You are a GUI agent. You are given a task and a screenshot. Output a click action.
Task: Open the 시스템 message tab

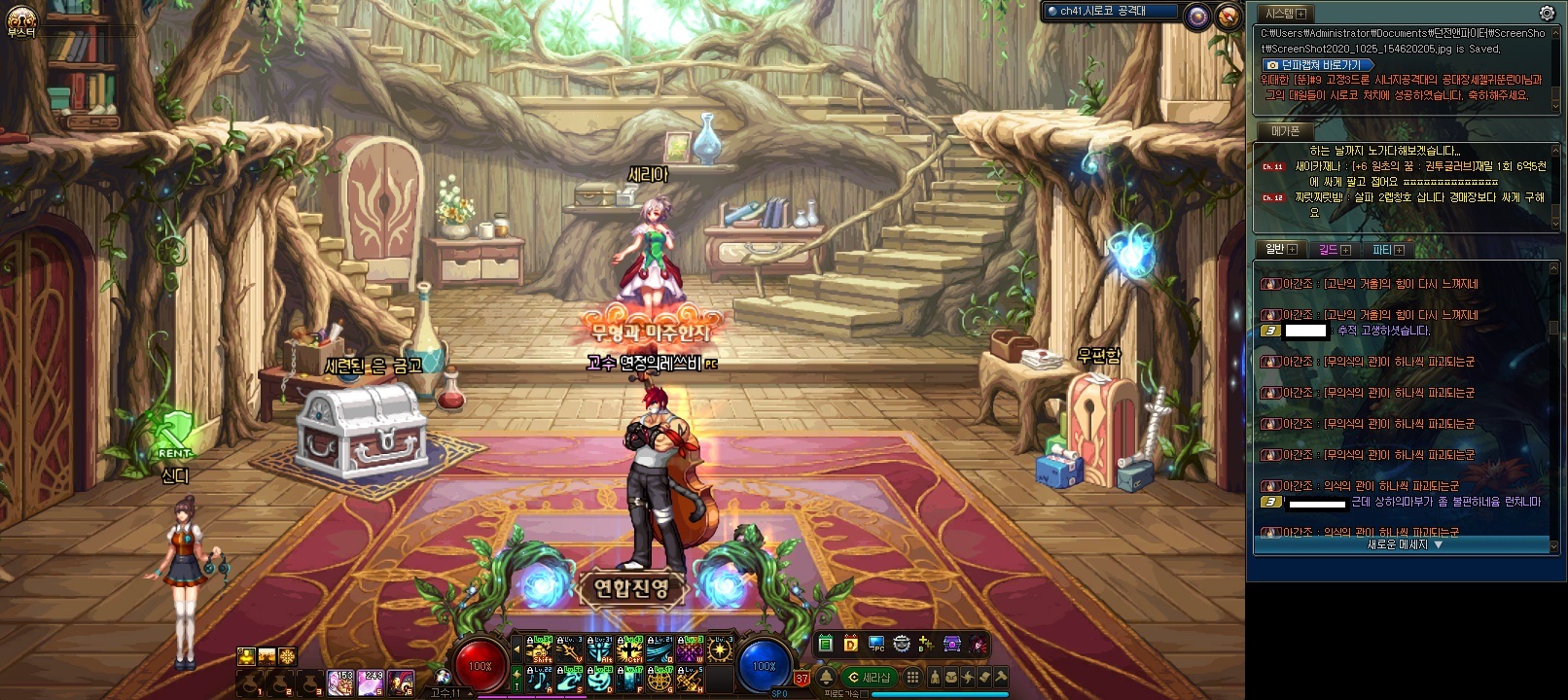click(1285, 14)
